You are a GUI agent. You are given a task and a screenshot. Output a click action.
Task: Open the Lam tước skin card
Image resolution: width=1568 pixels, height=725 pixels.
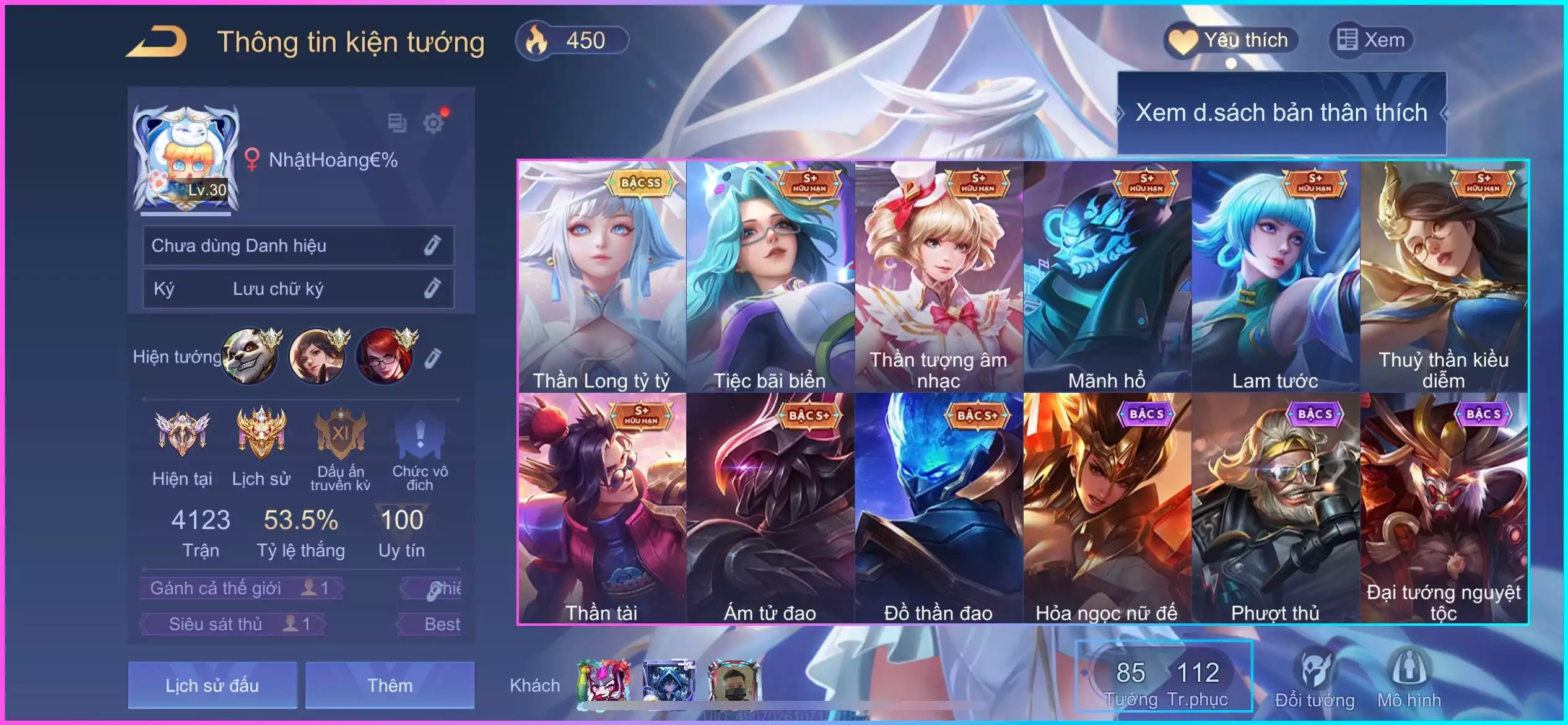click(x=1276, y=276)
